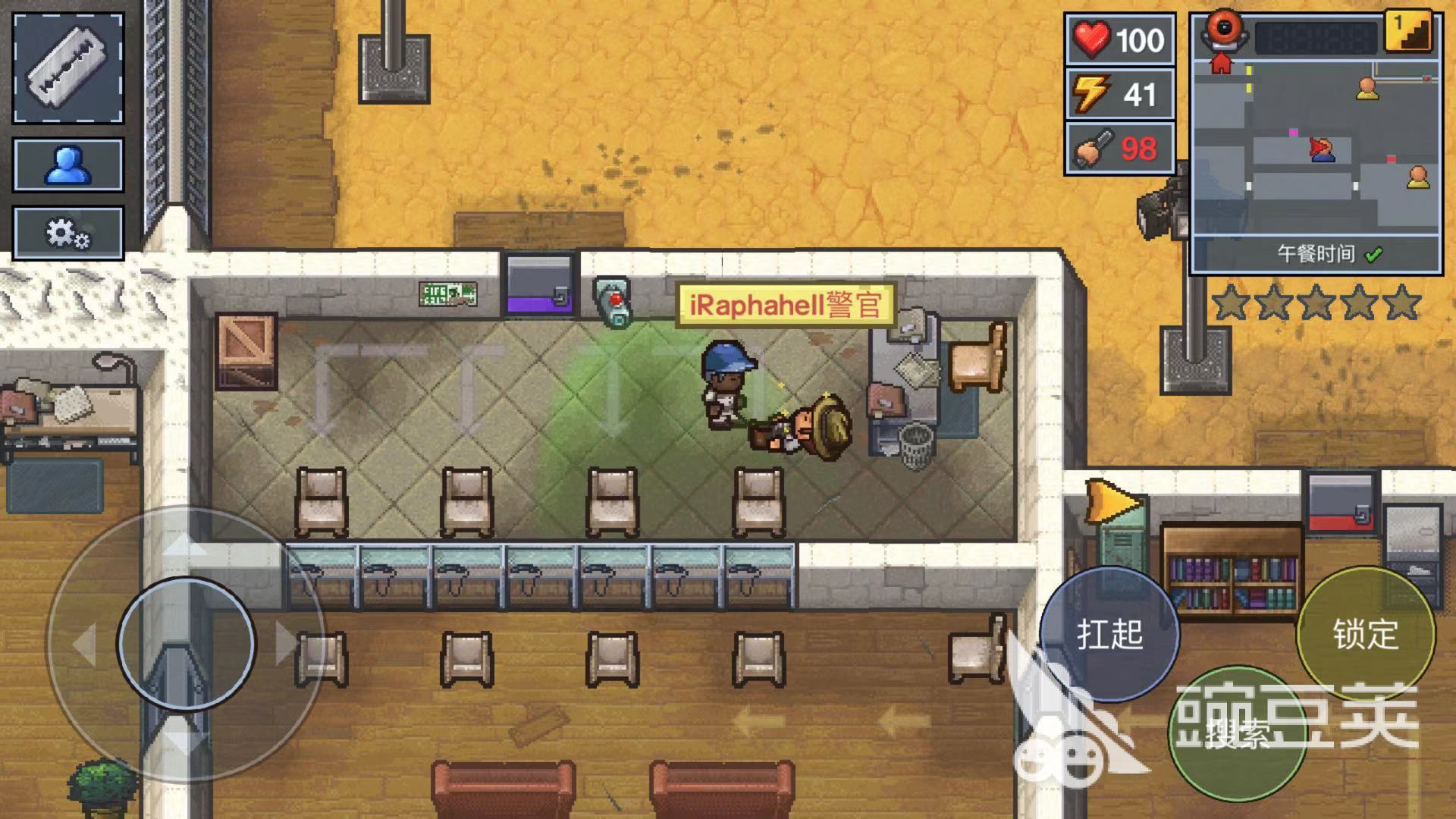Tap the floor level stairs icon
This screenshot has height=819, width=1456.
[1409, 32]
